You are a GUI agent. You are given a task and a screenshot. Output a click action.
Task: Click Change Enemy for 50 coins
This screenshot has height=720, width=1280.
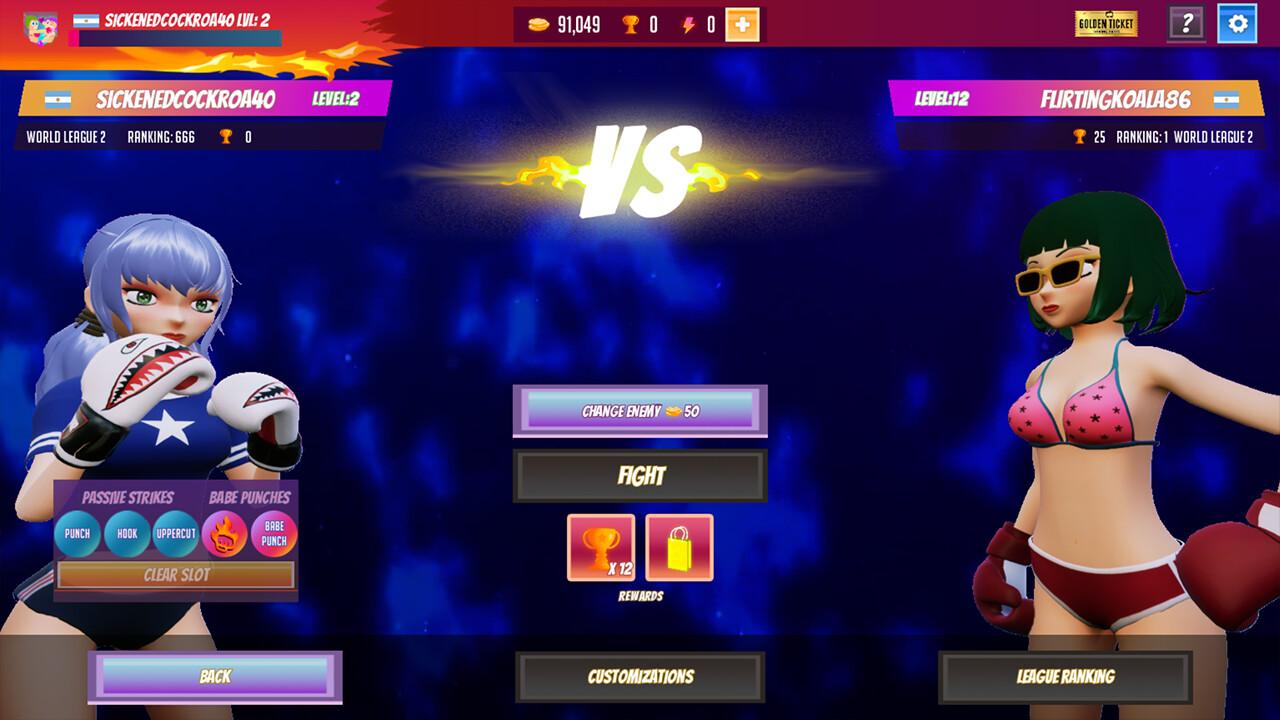coord(640,411)
